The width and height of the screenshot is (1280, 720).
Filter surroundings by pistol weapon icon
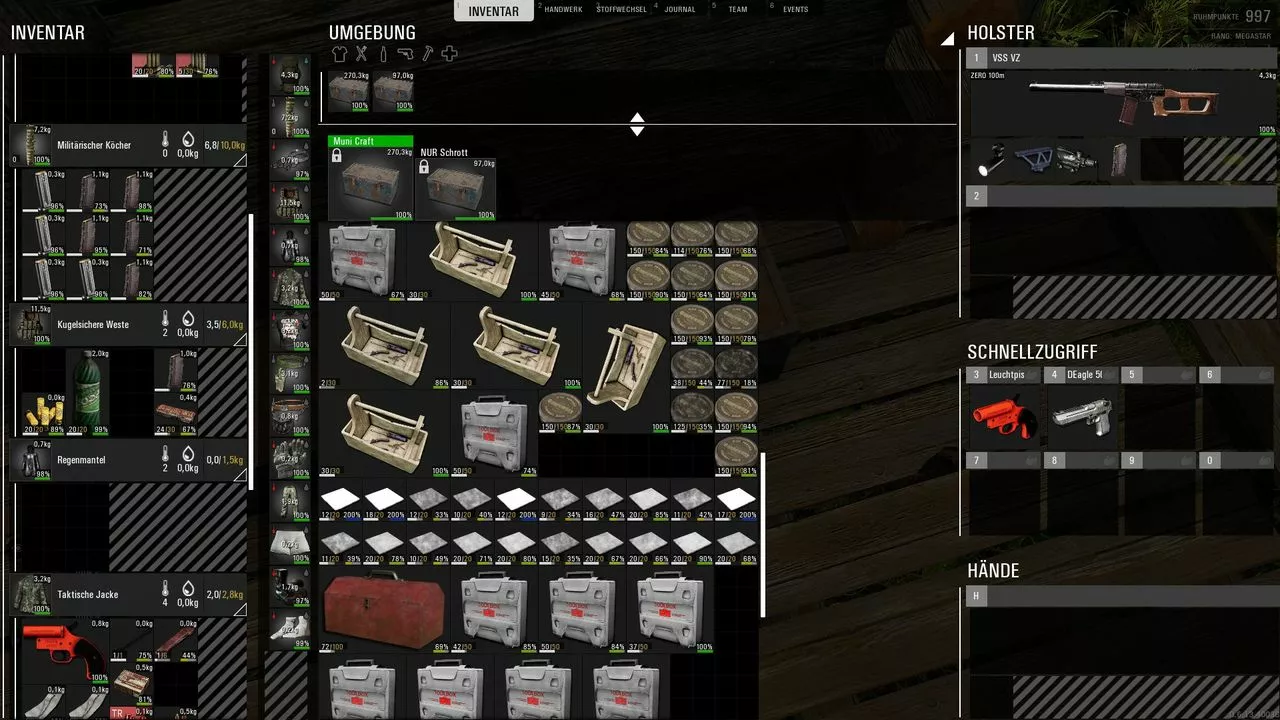(x=405, y=54)
